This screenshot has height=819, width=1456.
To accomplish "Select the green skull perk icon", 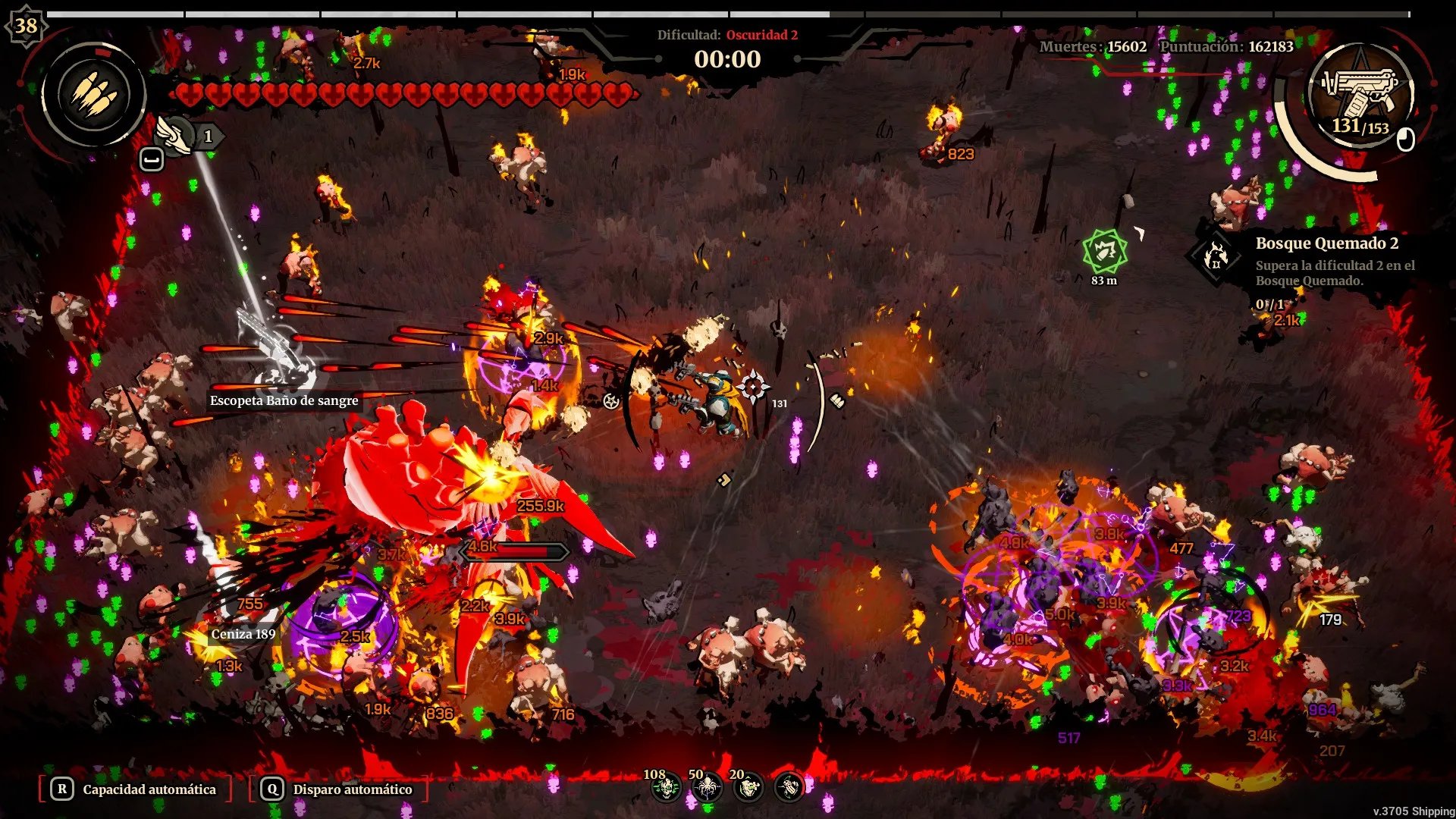I will click(666, 789).
